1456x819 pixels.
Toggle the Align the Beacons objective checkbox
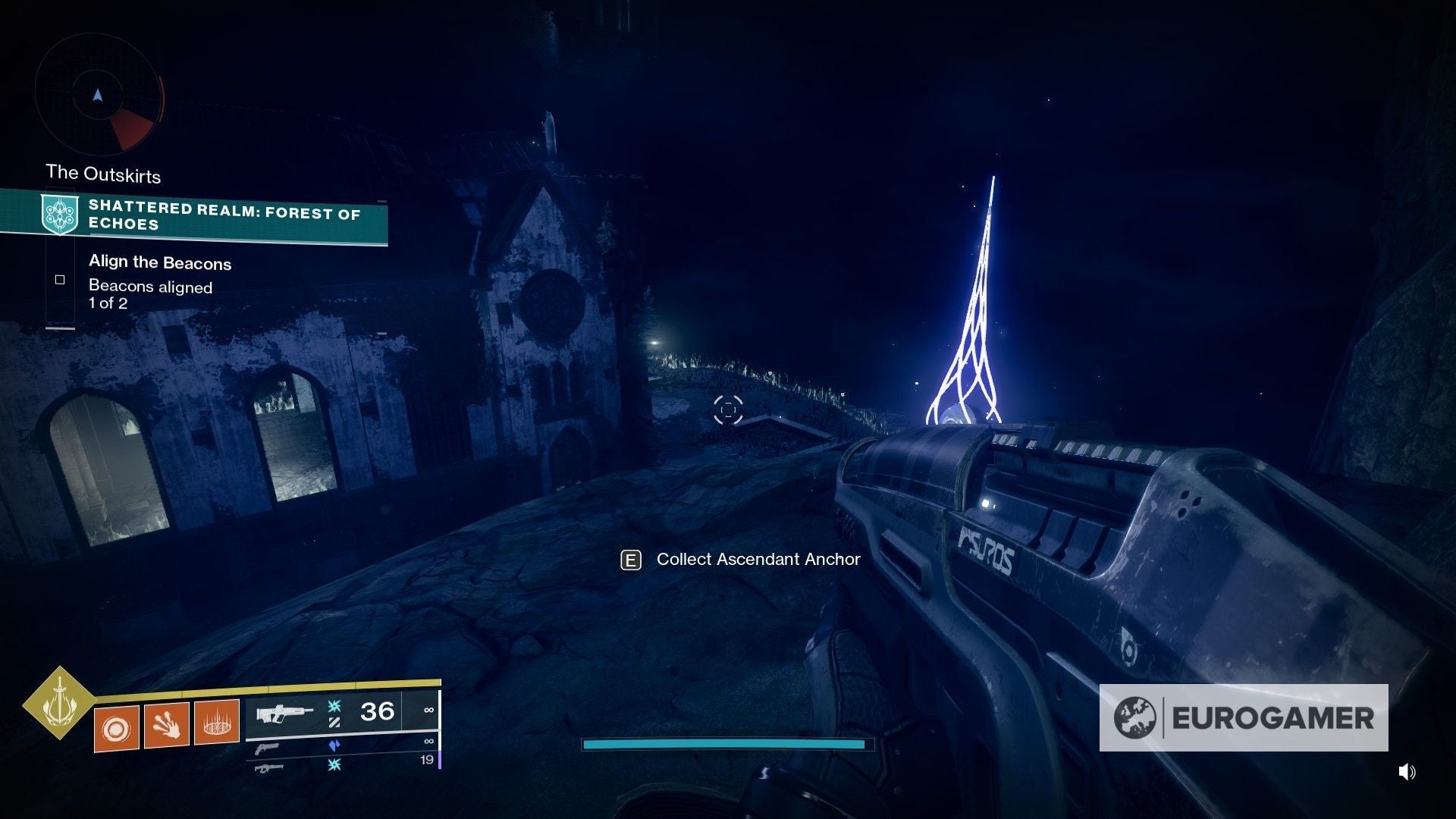click(59, 279)
